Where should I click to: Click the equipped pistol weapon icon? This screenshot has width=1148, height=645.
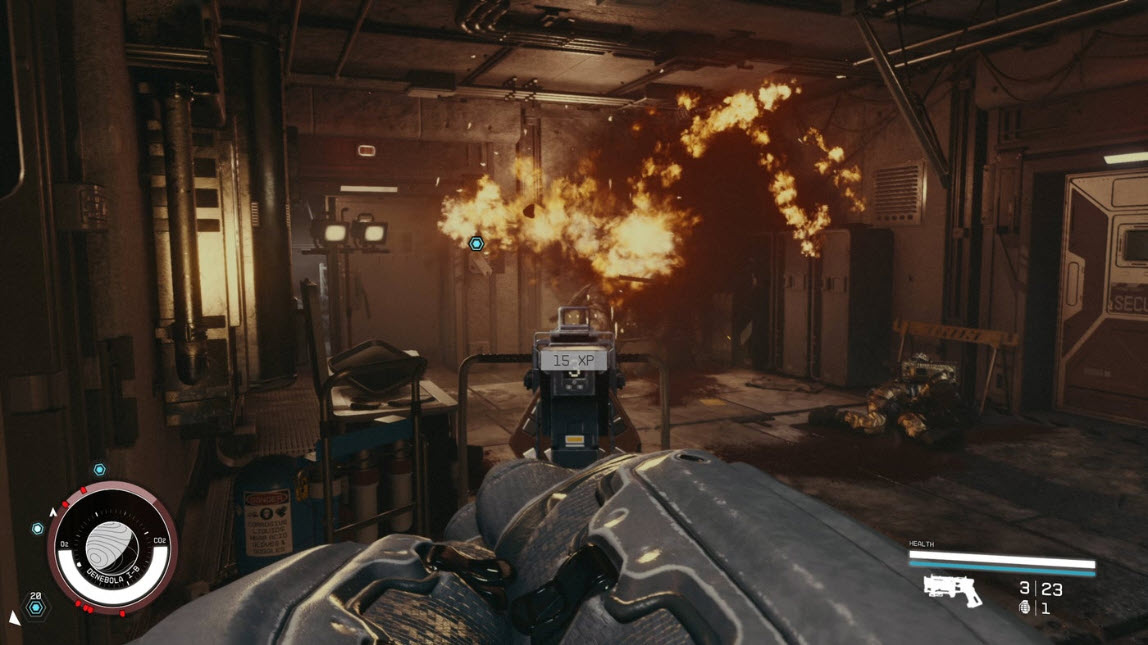pos(952,590)
